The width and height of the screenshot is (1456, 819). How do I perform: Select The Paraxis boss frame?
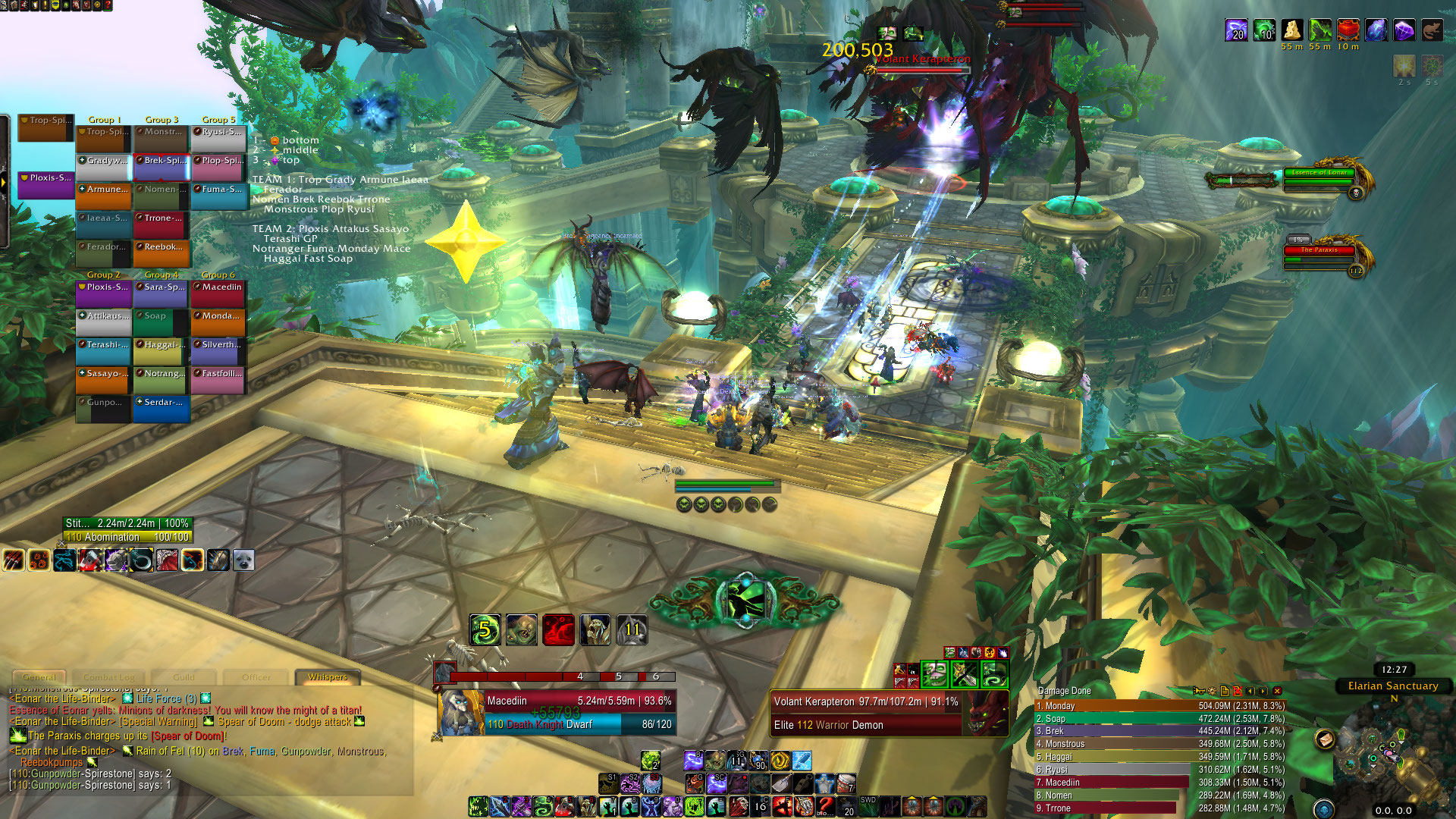[1319, 256]
